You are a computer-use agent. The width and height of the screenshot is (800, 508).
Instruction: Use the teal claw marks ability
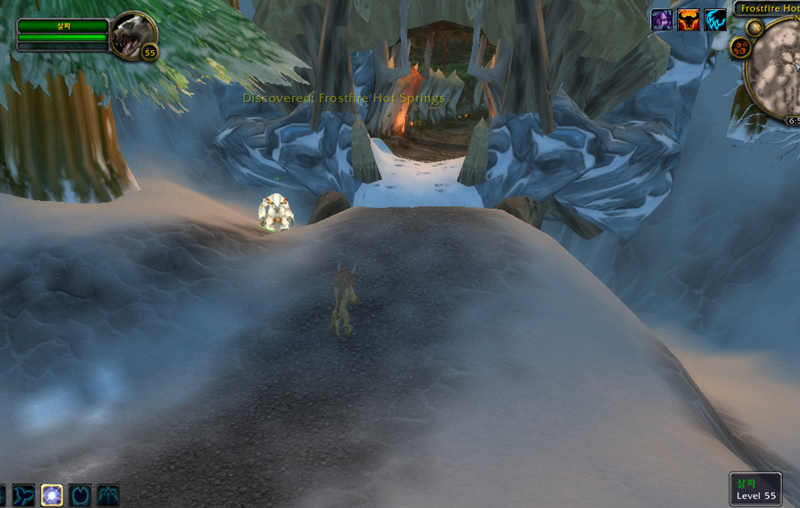coord(108,495)
